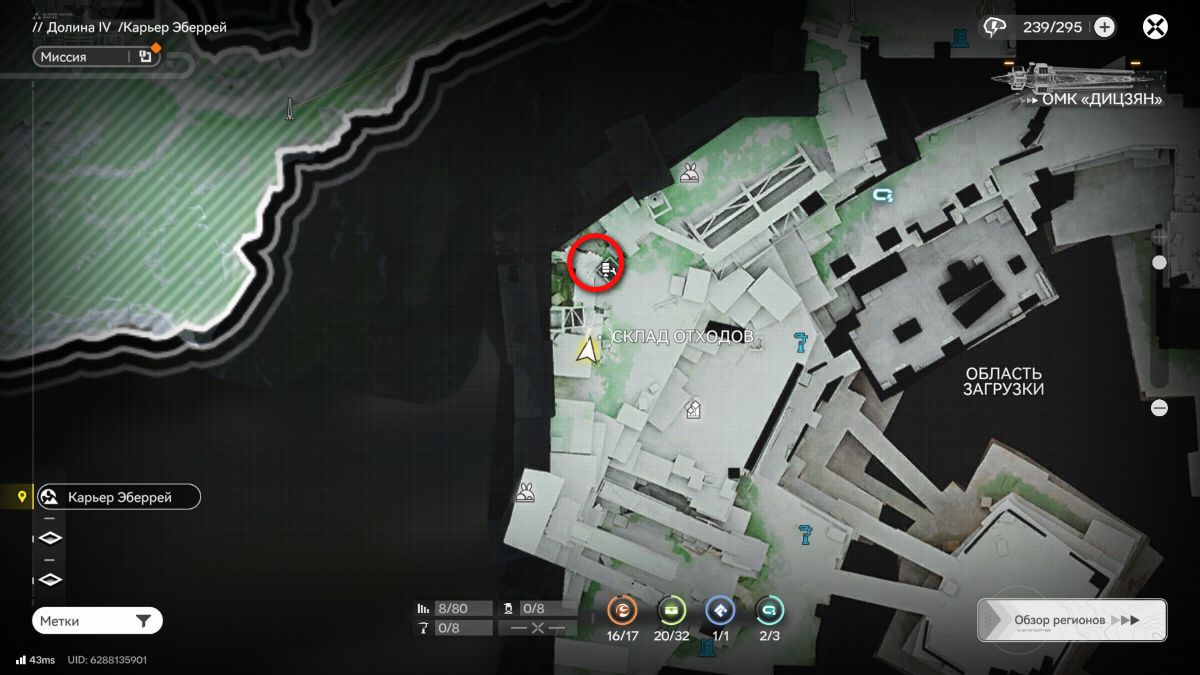This screenshot has height=675, width=1200.
Task: Select the teal counter showing 2/3
Action: tap(769, 610)
